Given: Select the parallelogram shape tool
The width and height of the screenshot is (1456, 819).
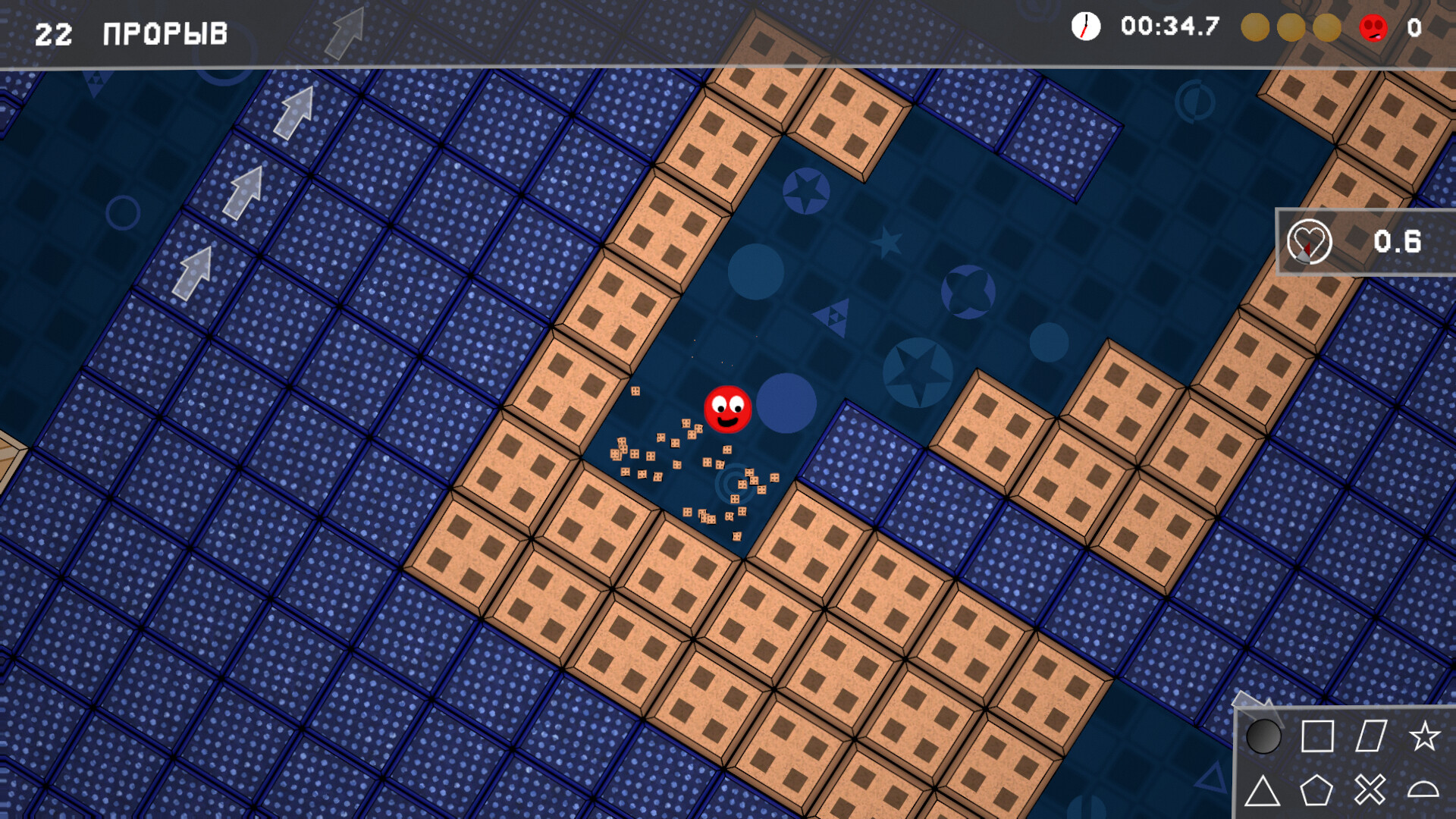Looking at the screenshot, I should click(x=1371, y=734).
